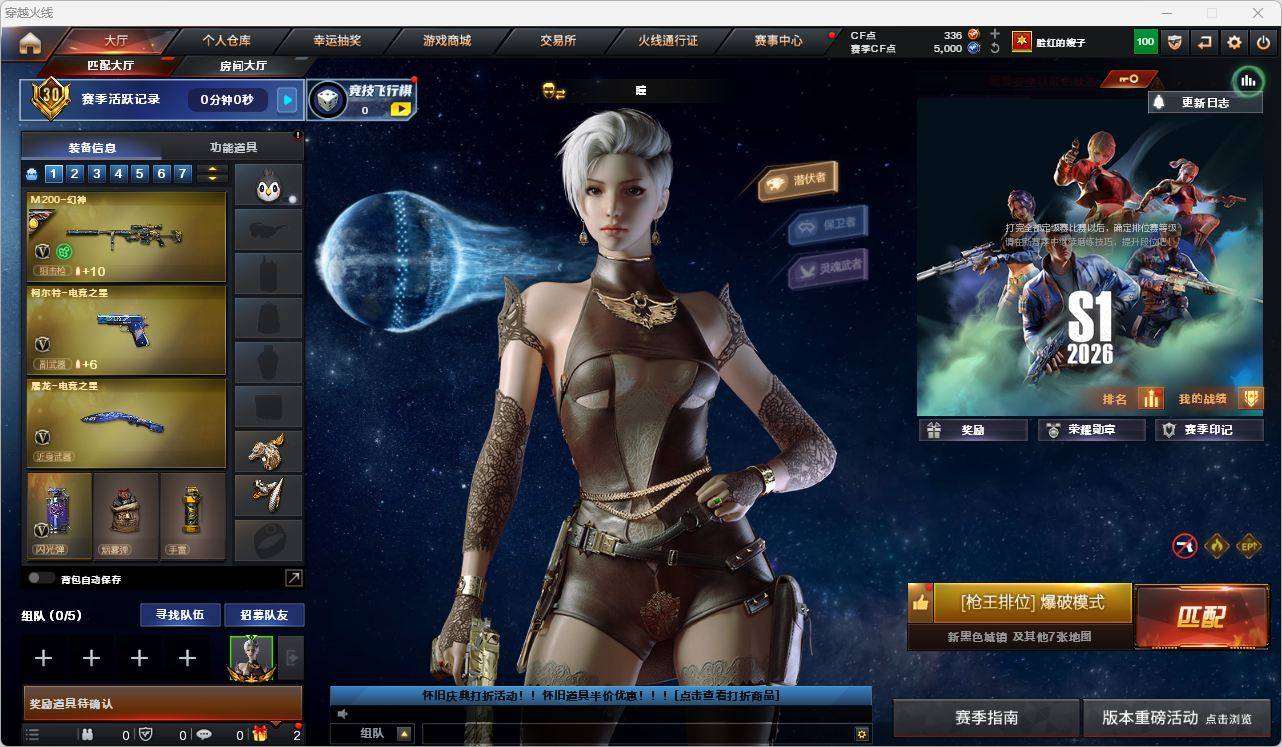Choose loadout bag number 3
1282x747 pixels.
tap(97, 174)
